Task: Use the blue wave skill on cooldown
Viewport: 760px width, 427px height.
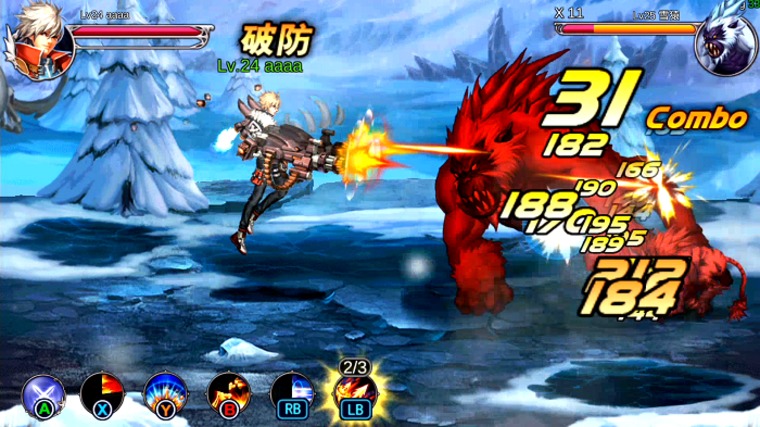Action: (x=290, y=391)
